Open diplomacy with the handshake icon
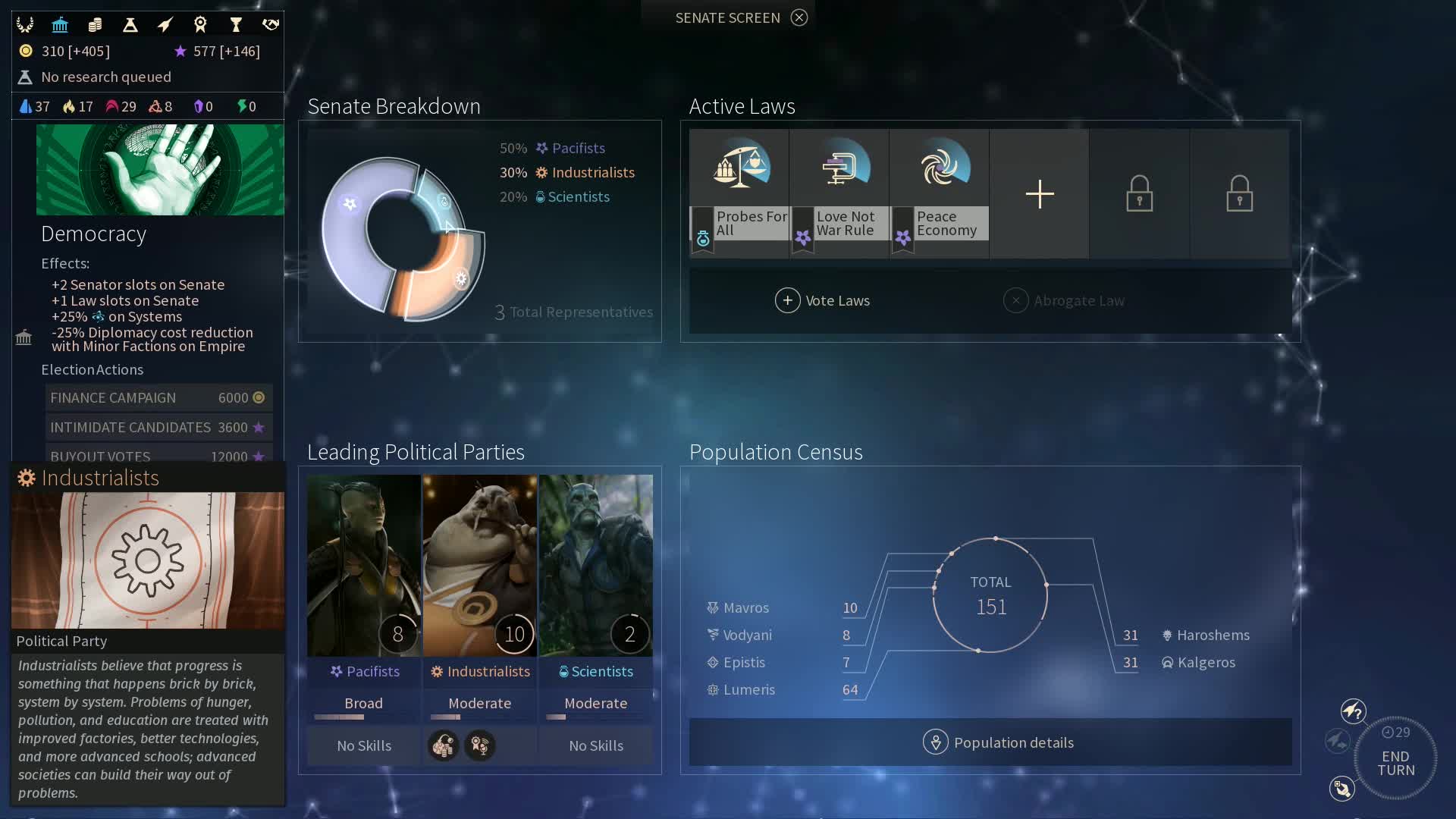 [x=271, y=24]
